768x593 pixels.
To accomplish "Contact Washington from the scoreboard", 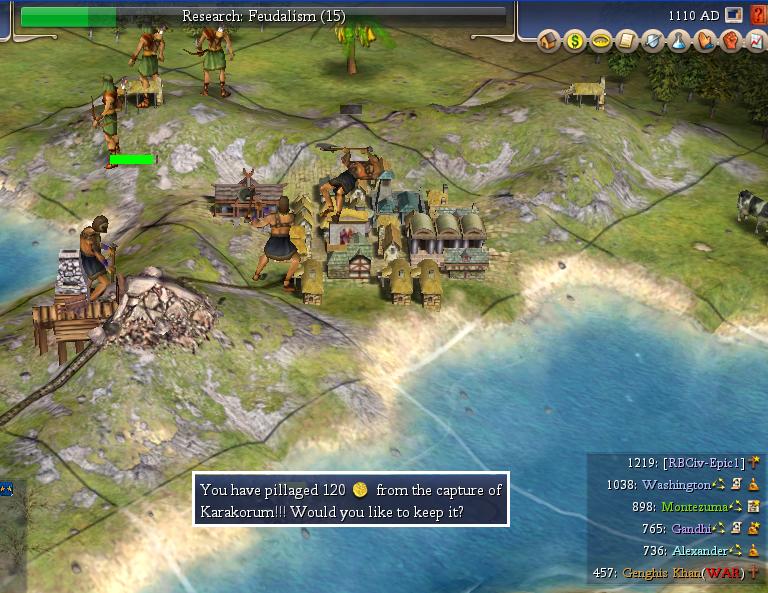I will (x=676, y=485).
